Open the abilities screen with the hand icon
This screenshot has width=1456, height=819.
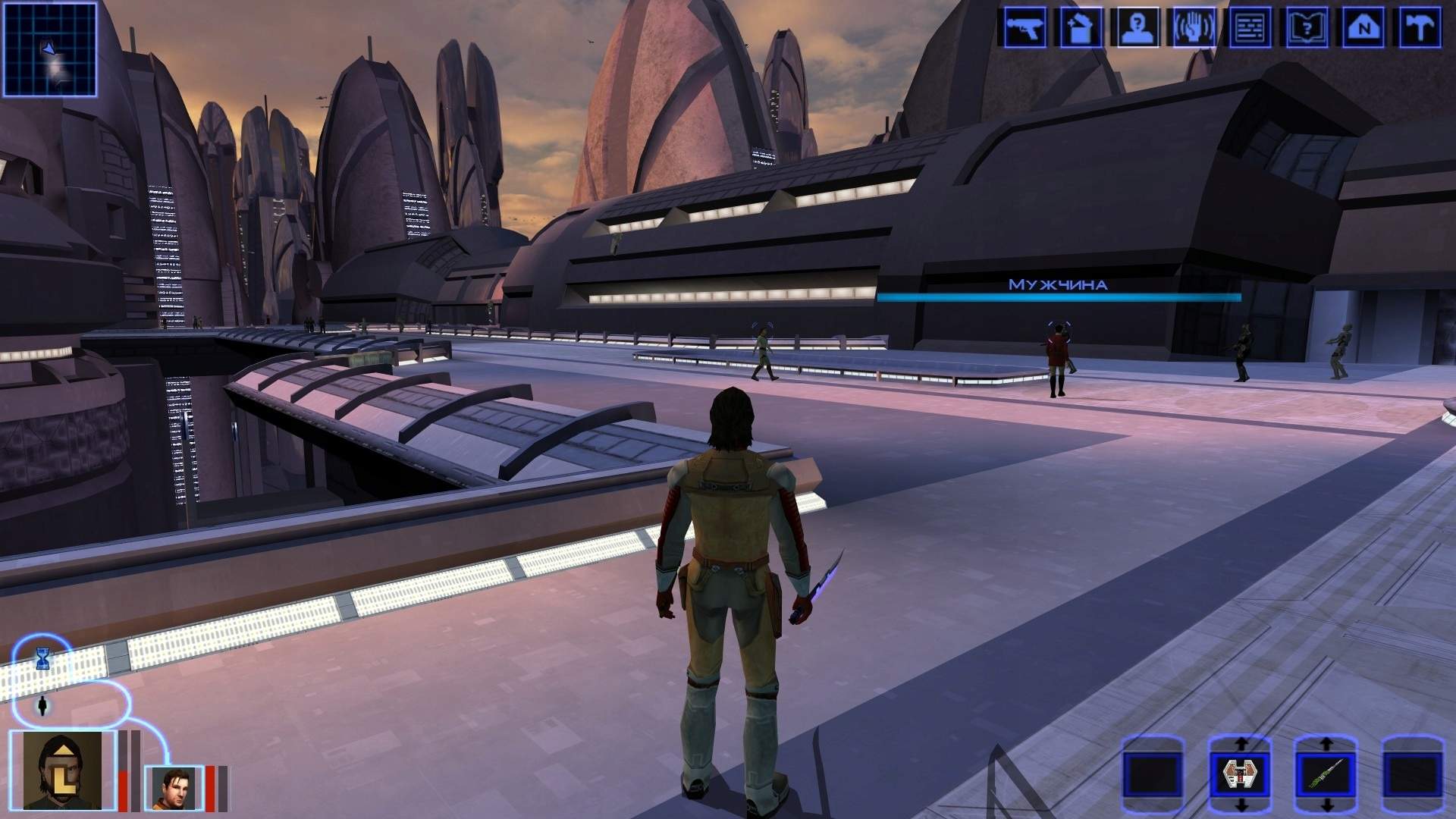click(1194, 27)
